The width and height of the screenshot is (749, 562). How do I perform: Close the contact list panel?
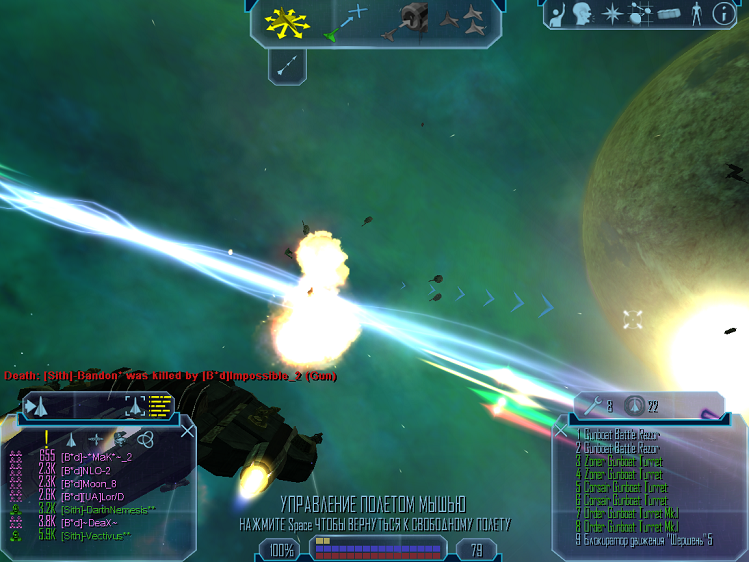[x=187, y=431]
